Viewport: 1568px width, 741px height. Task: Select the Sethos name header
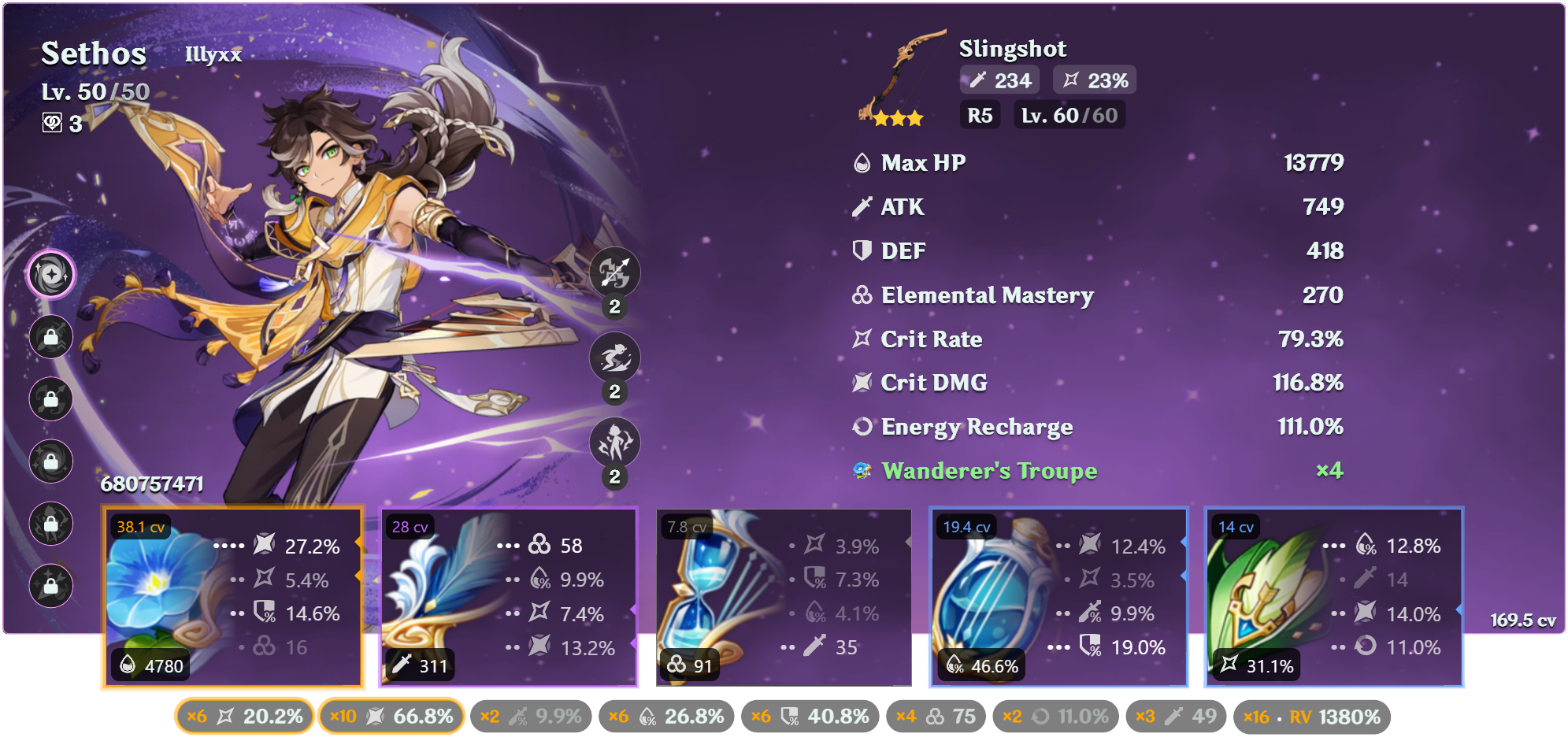click(x=93, y=54)
